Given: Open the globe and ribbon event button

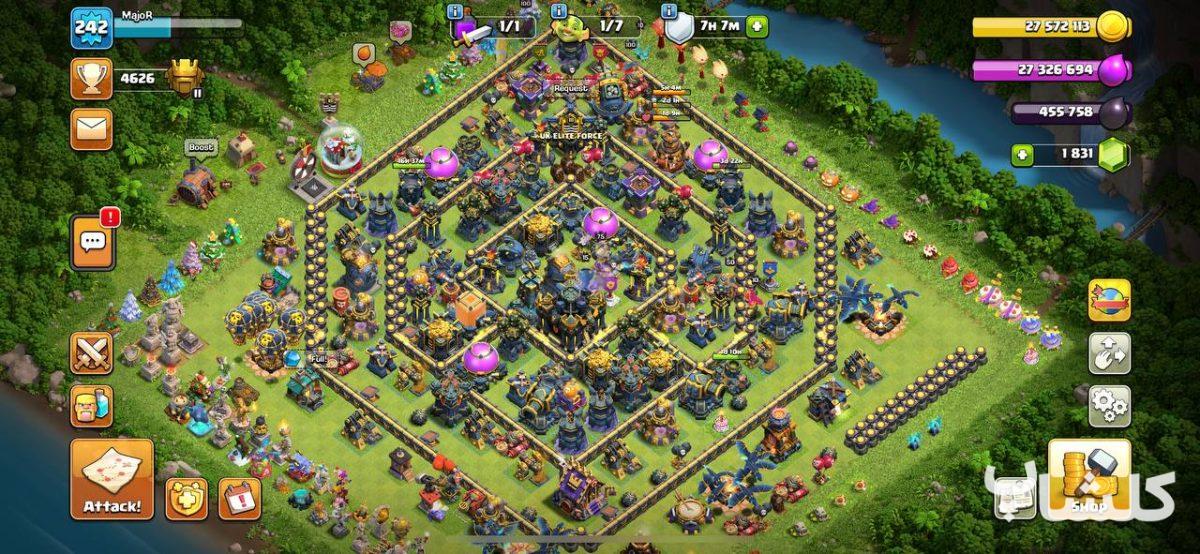Looking at the screenshot, I should [x=1109, y=300].
